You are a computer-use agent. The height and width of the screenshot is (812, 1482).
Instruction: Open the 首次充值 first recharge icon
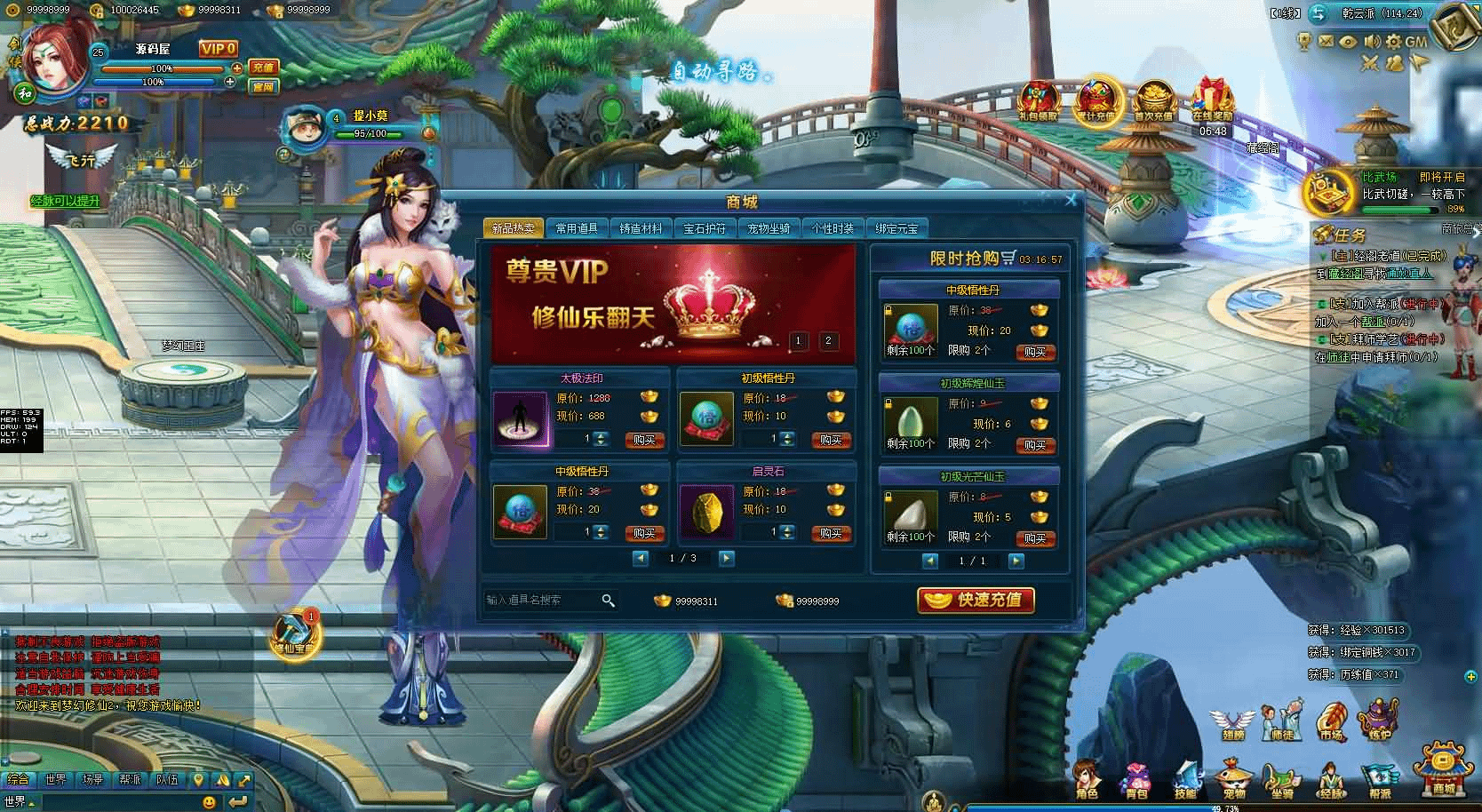pos(1154,100)
